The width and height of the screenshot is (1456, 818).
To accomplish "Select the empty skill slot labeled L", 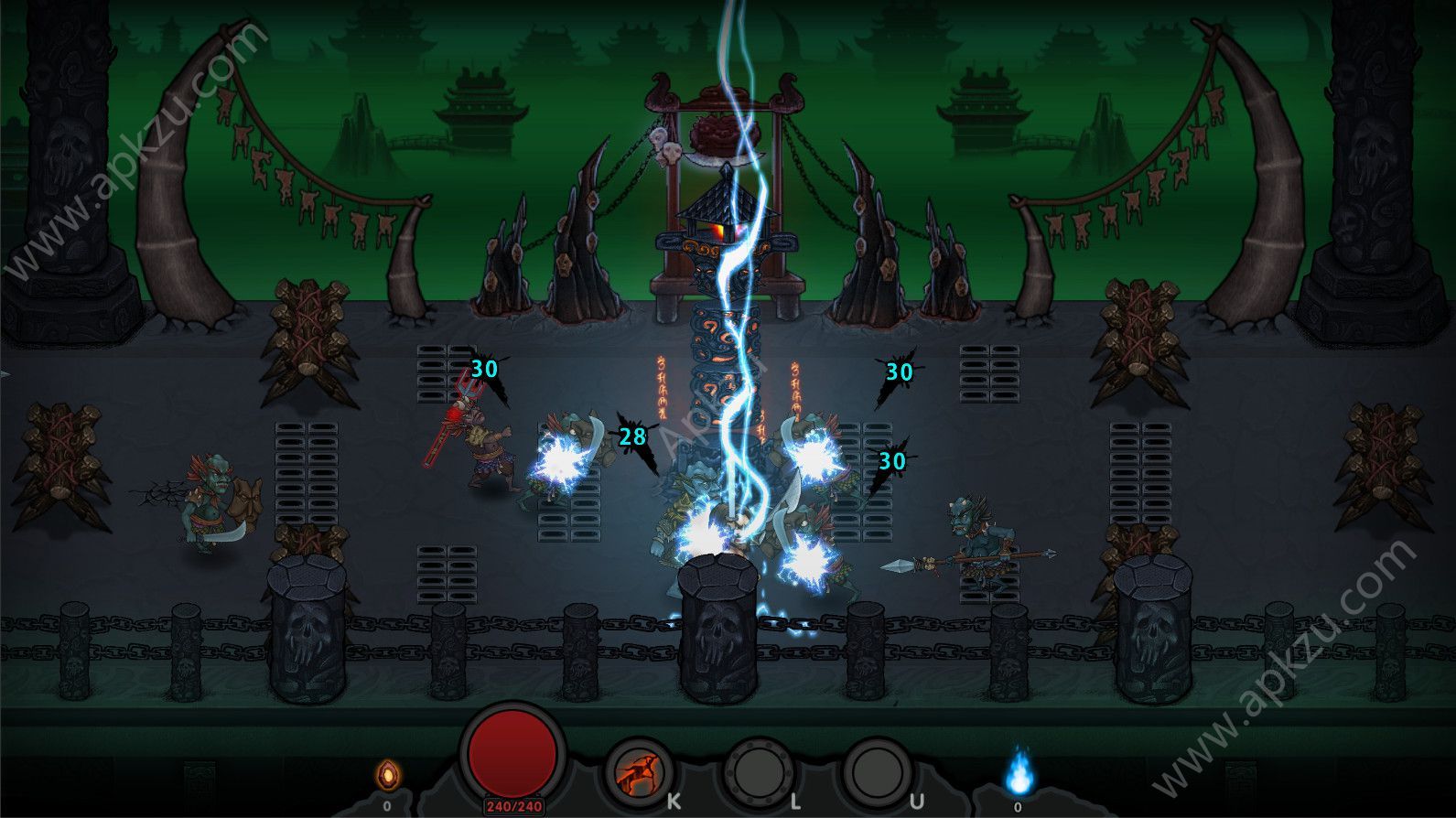I will 758,772.
